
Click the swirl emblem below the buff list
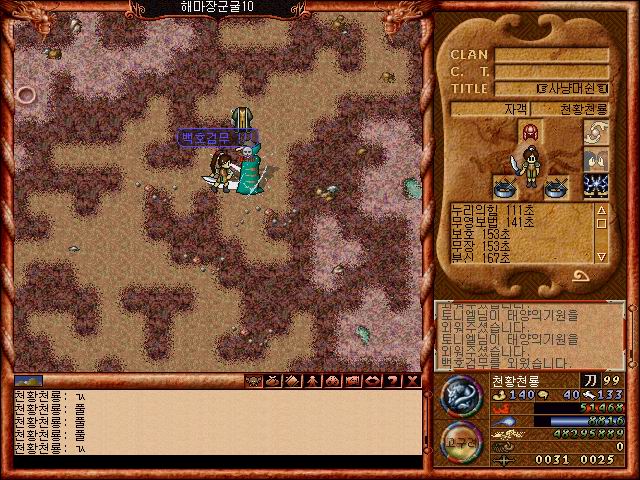coord(579,276)
